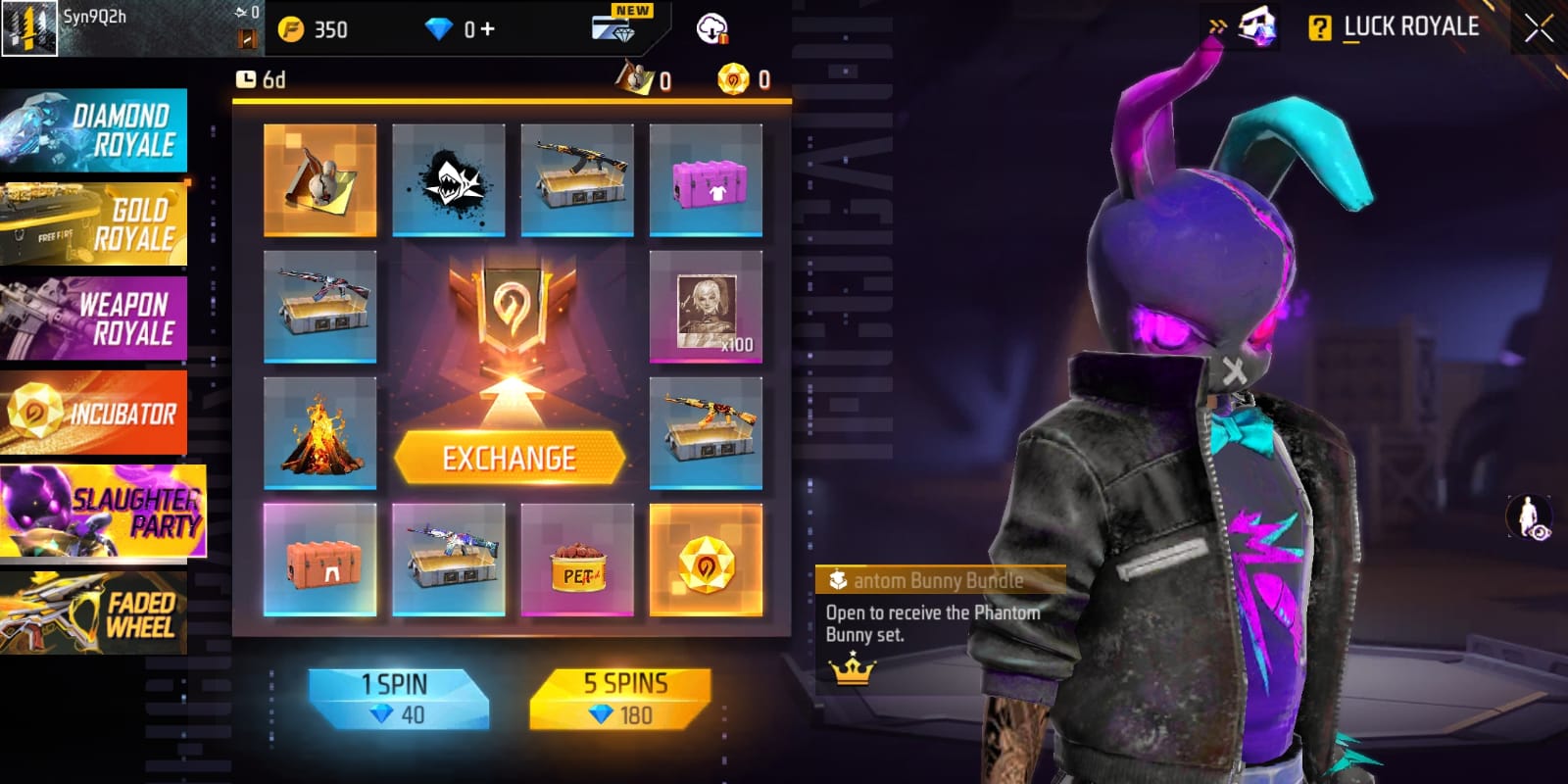1568x784 pixels.
Task: Go to the Incubator tab
Action: (94, 413)
